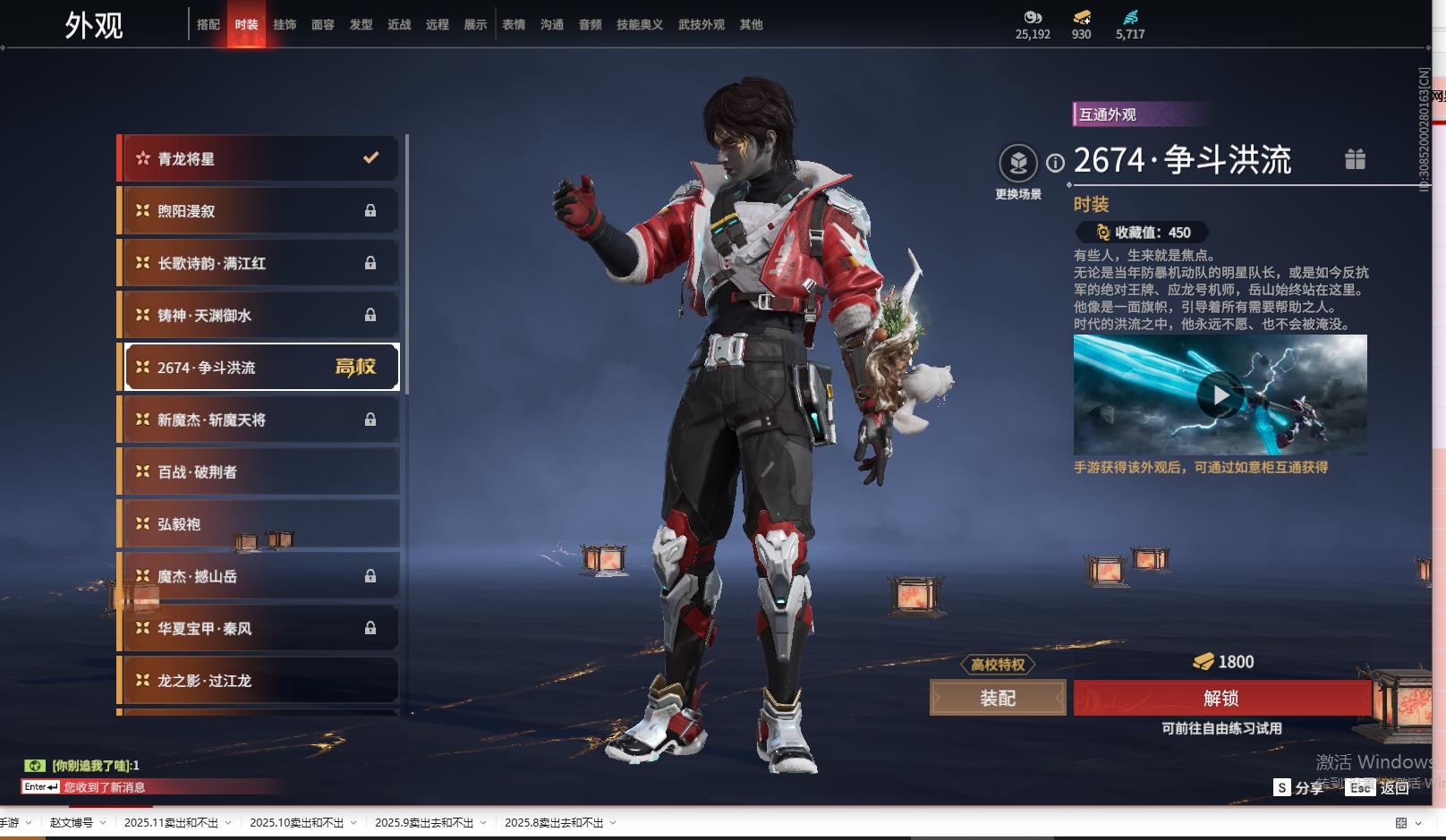Screen dimensions: 1446x840
Task: Go to the 发型 tab
Action: pos(361,25)
